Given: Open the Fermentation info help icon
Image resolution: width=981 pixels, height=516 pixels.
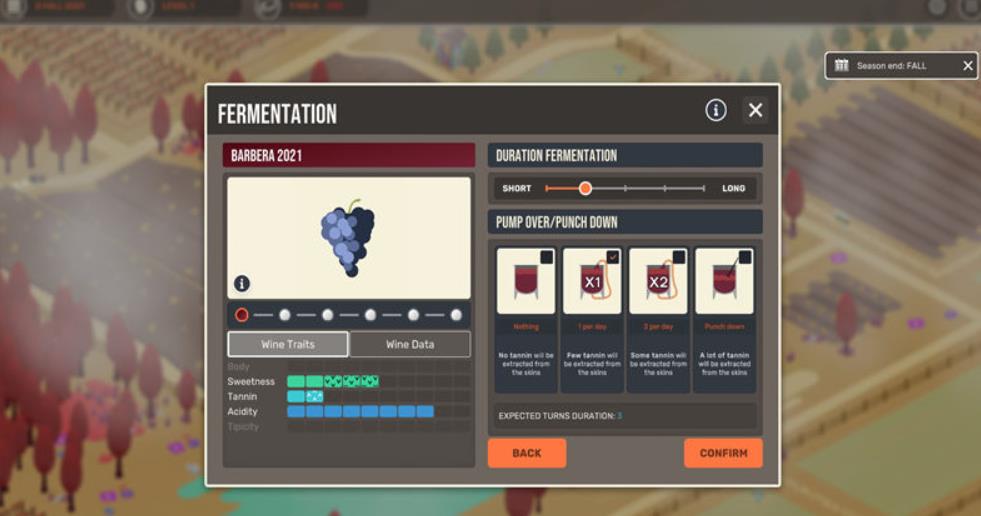Looking at the screenshot, I should click(716, 110).
